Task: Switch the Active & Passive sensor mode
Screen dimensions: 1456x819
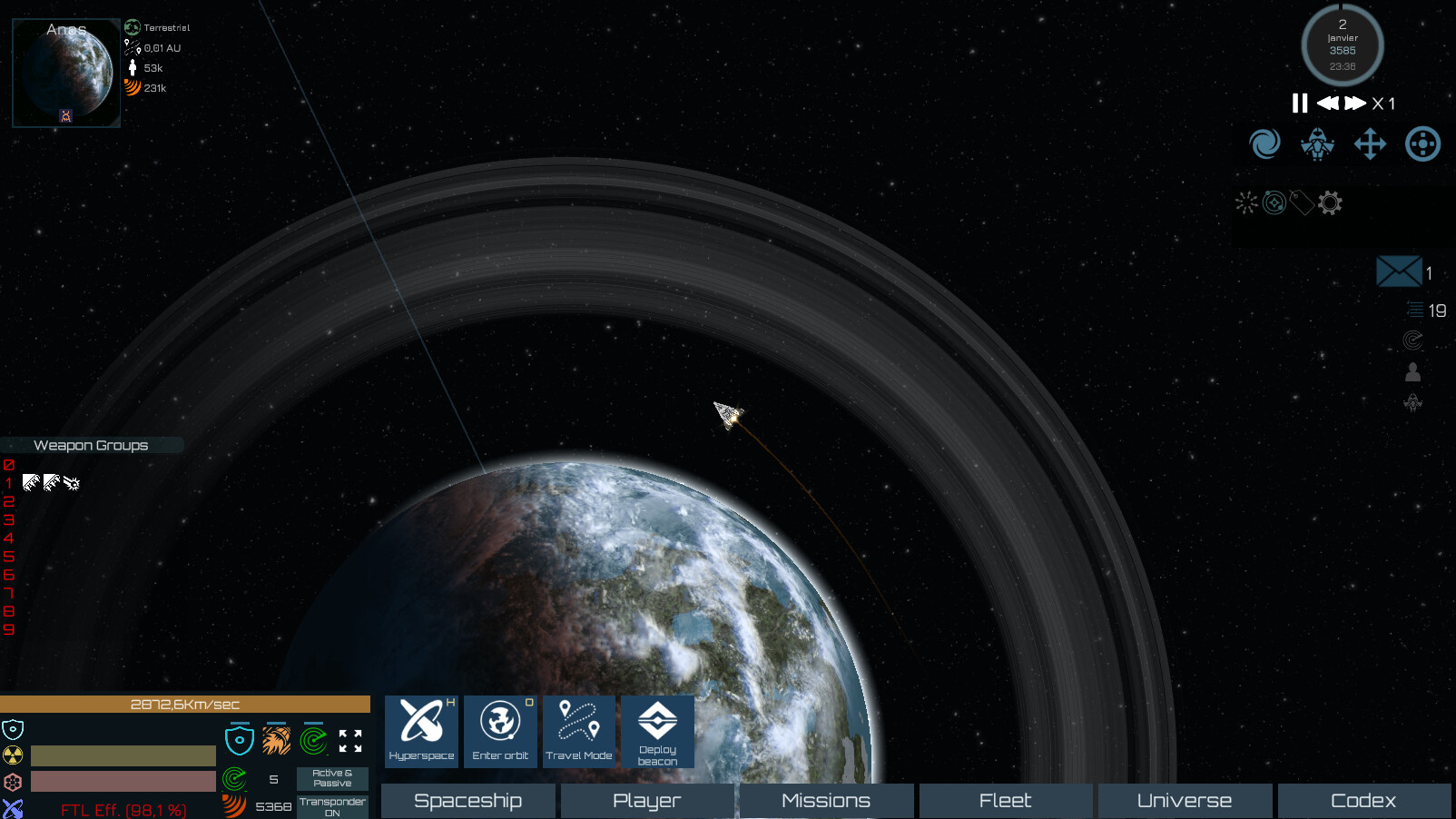Action: (x=332, y=778)
